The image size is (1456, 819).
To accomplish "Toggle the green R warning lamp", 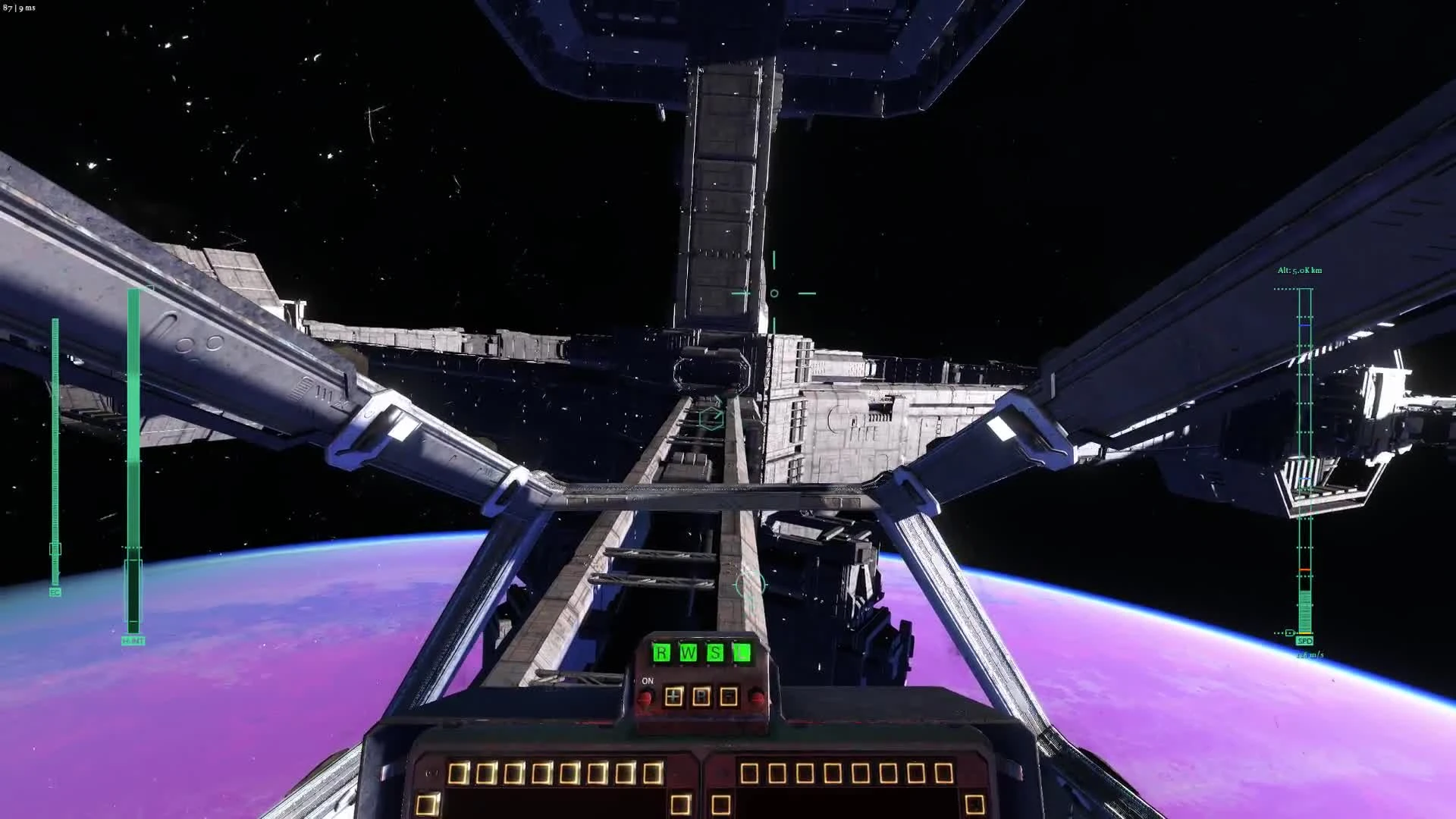I will tap(661, 652).
